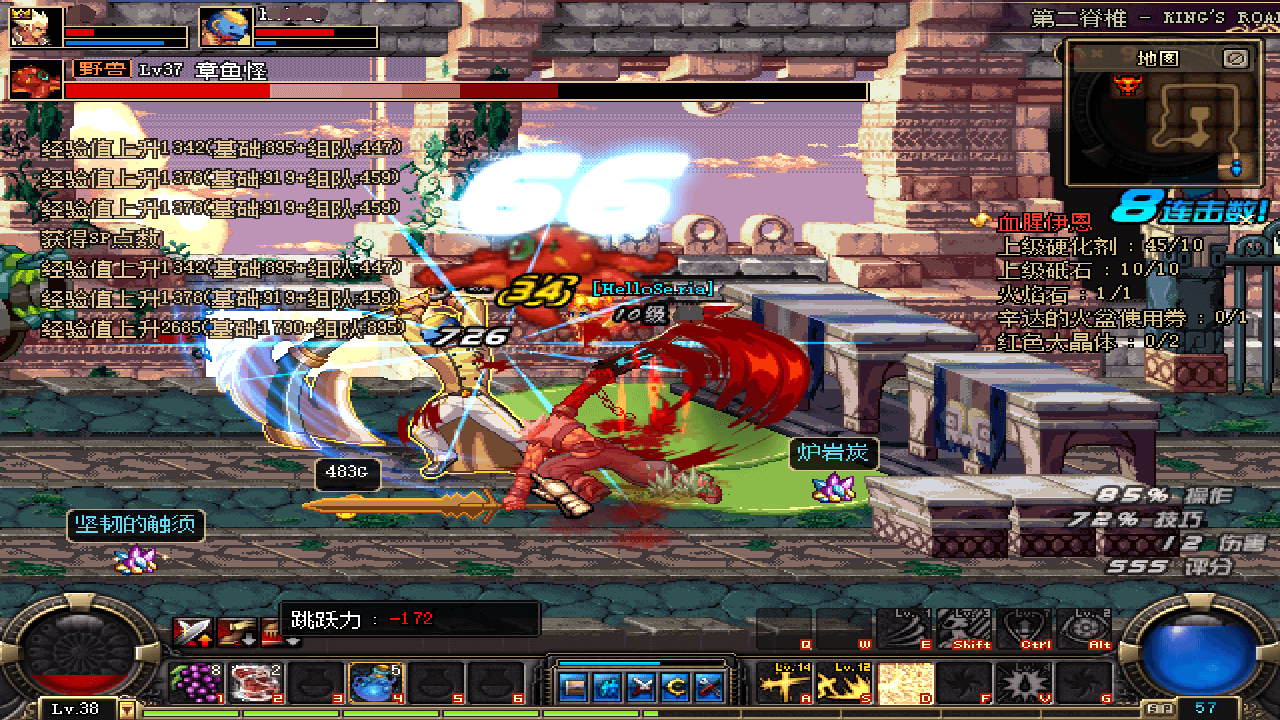
Task: Select the blue-haired party member portrait
Action: pyautogui.click(x=225, y=28)
